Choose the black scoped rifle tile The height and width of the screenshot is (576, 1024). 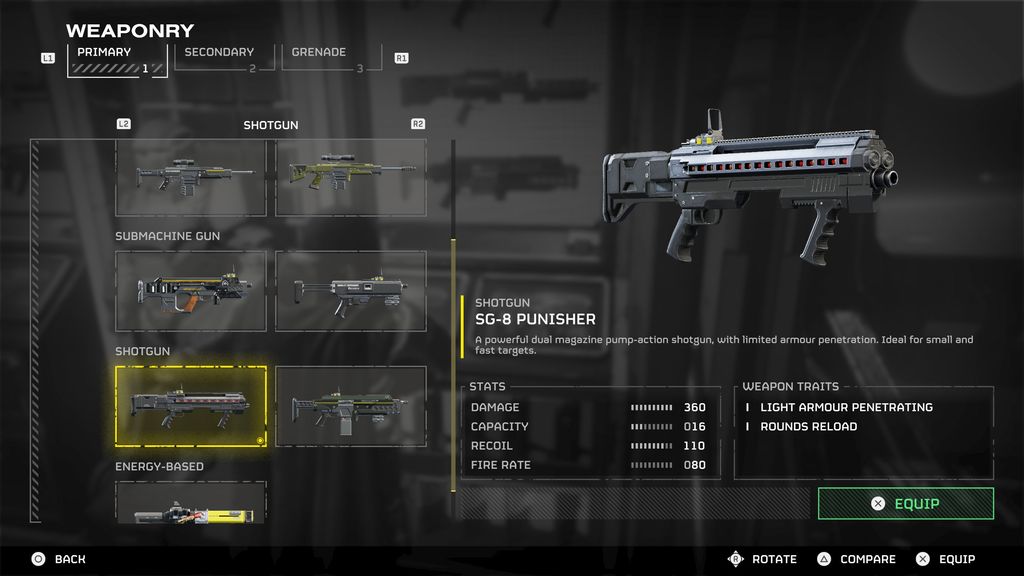[x=191, y=177]
